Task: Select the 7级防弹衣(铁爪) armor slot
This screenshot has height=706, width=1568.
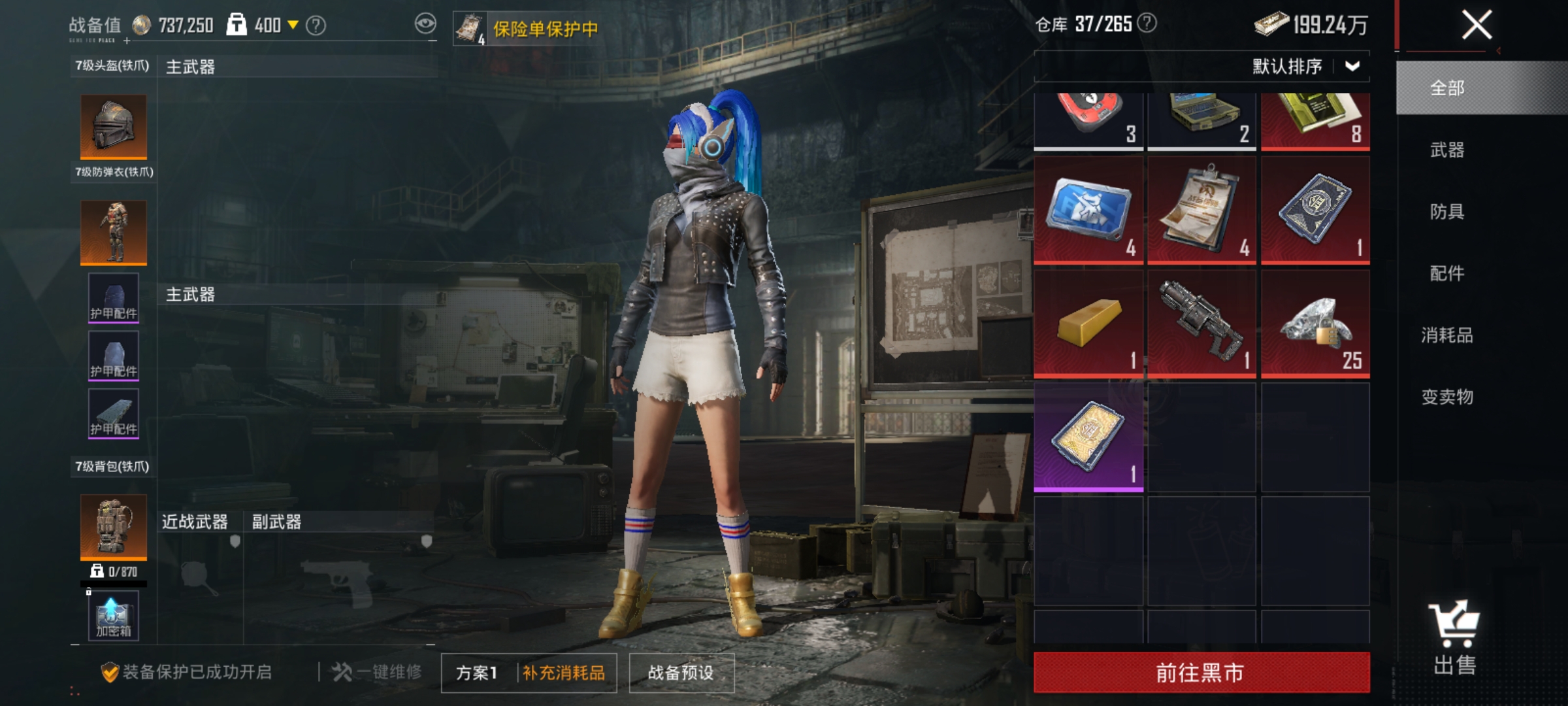Action: coord(112,232)
